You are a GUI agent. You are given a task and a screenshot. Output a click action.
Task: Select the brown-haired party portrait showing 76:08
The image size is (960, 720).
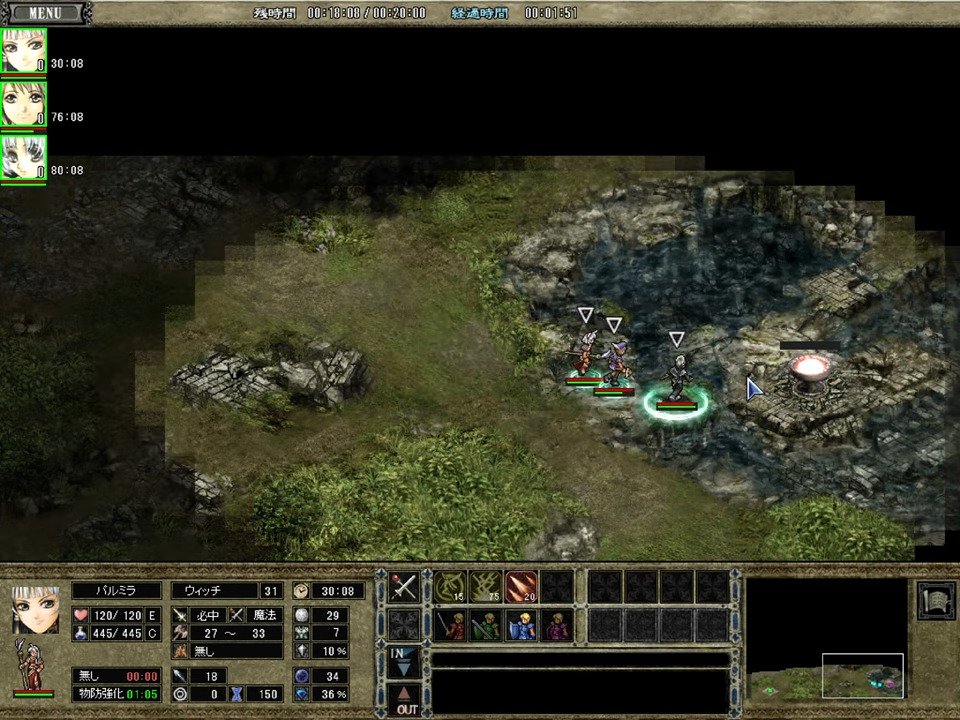pyautogui.click(x=23, y=103)
